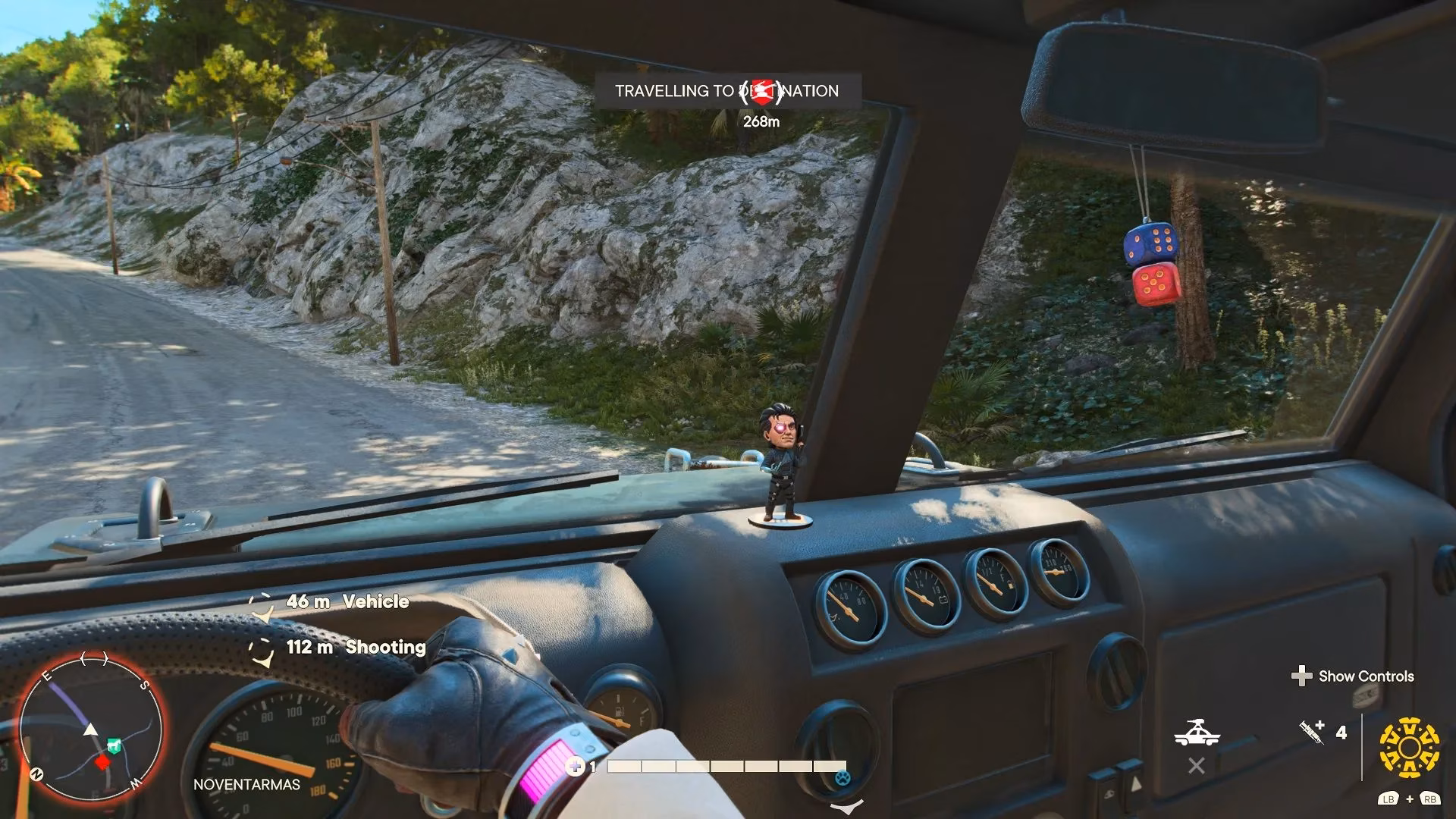Click the D-pad Show Controls icon
The height and width of the screenshot is (819, 1456).
(x=1303, y=675)
